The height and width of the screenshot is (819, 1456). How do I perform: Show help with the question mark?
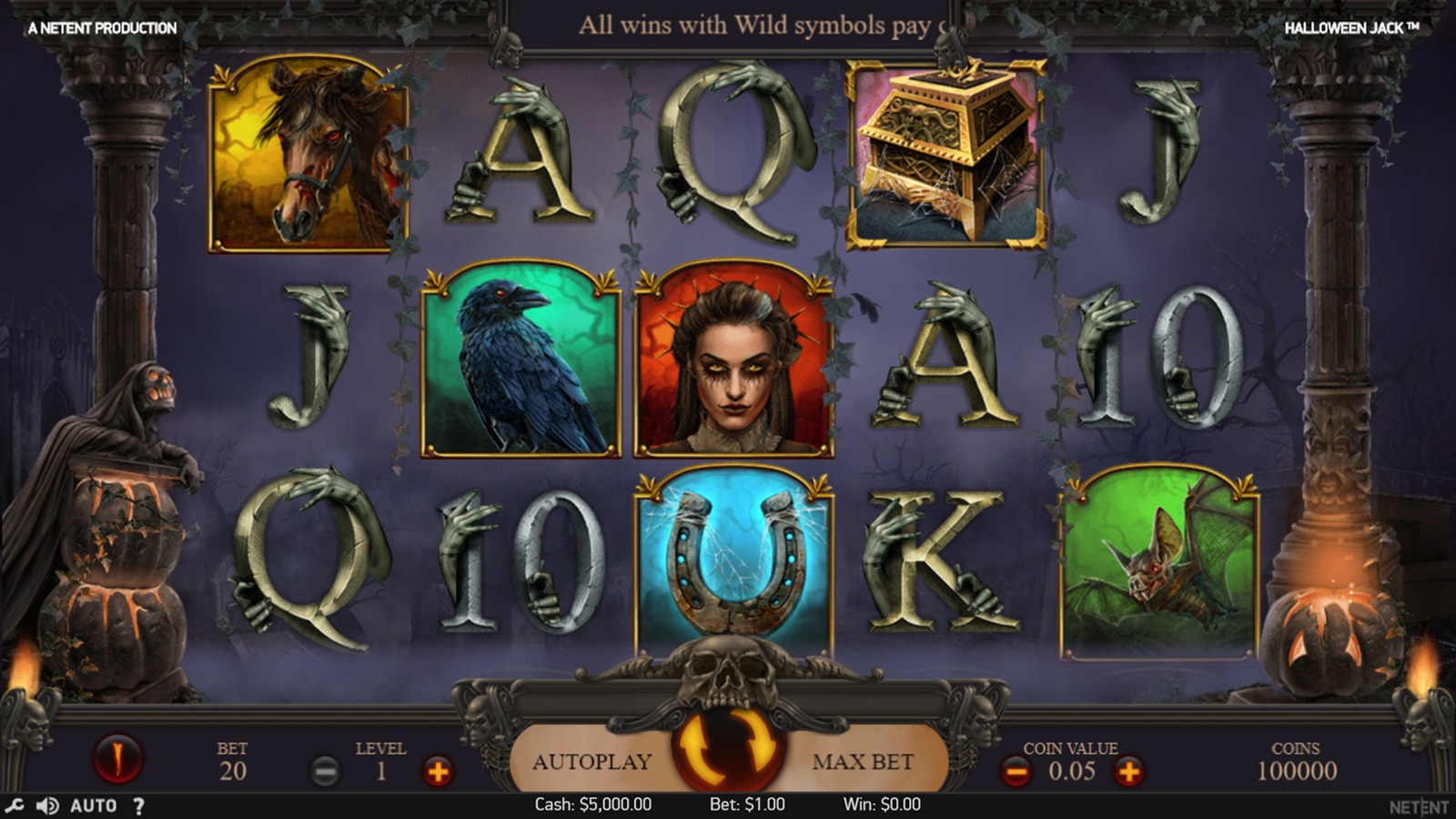click(x=138, y=805)
